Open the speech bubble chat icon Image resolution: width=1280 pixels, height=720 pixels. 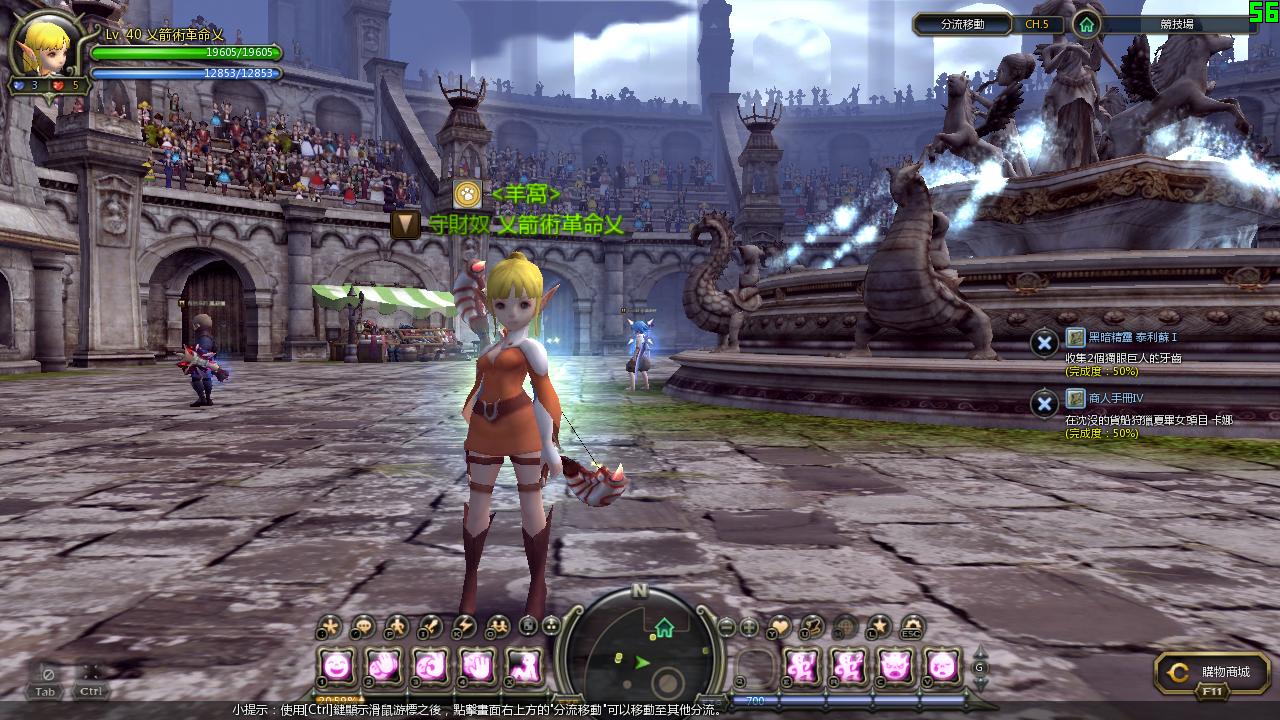pos(362,627)
